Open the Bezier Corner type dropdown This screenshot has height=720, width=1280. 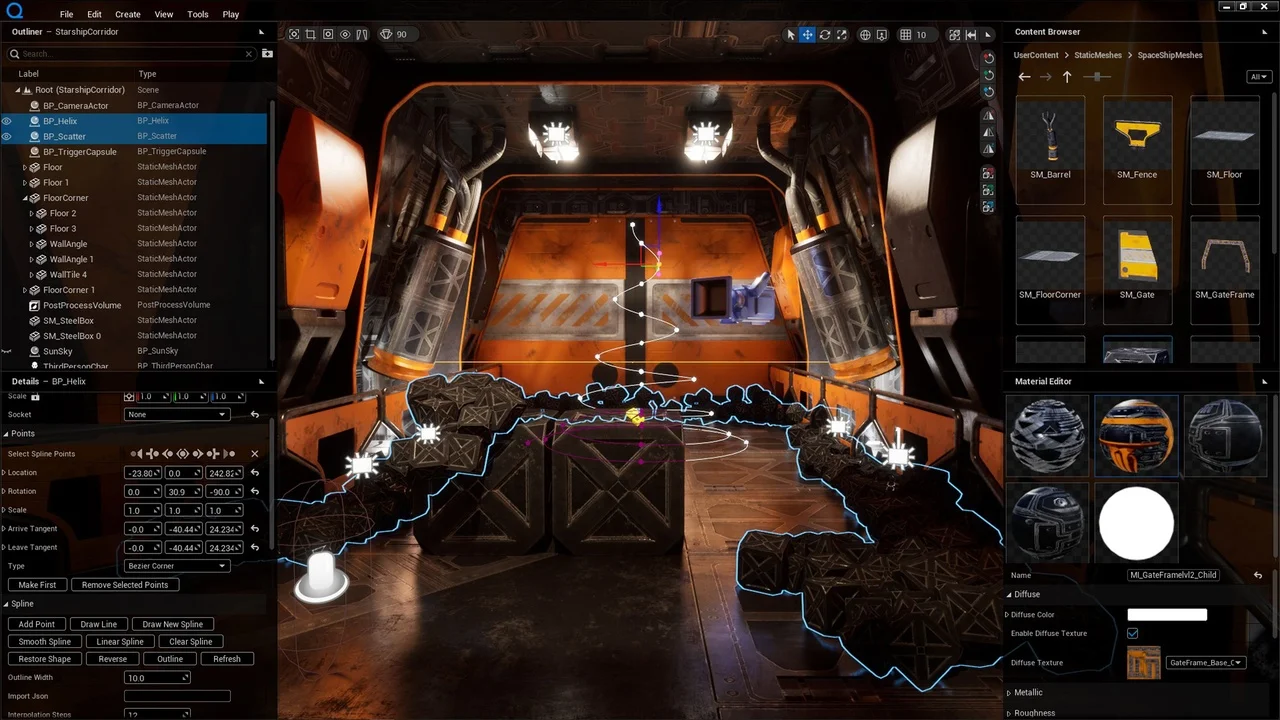pyautogui.click(x=176, y=566)
